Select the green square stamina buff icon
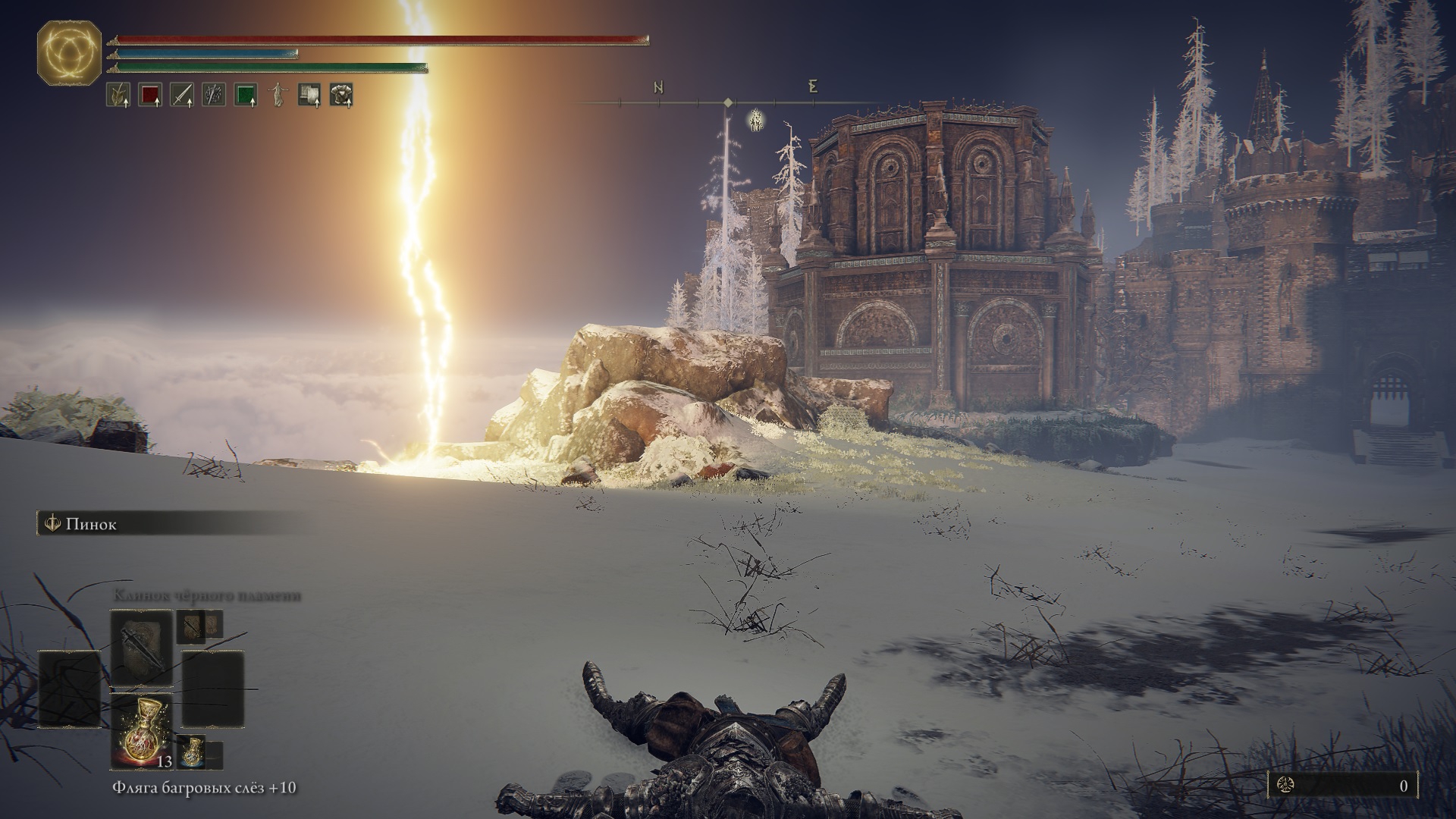Screen dimensions: 1456x819 245,95
